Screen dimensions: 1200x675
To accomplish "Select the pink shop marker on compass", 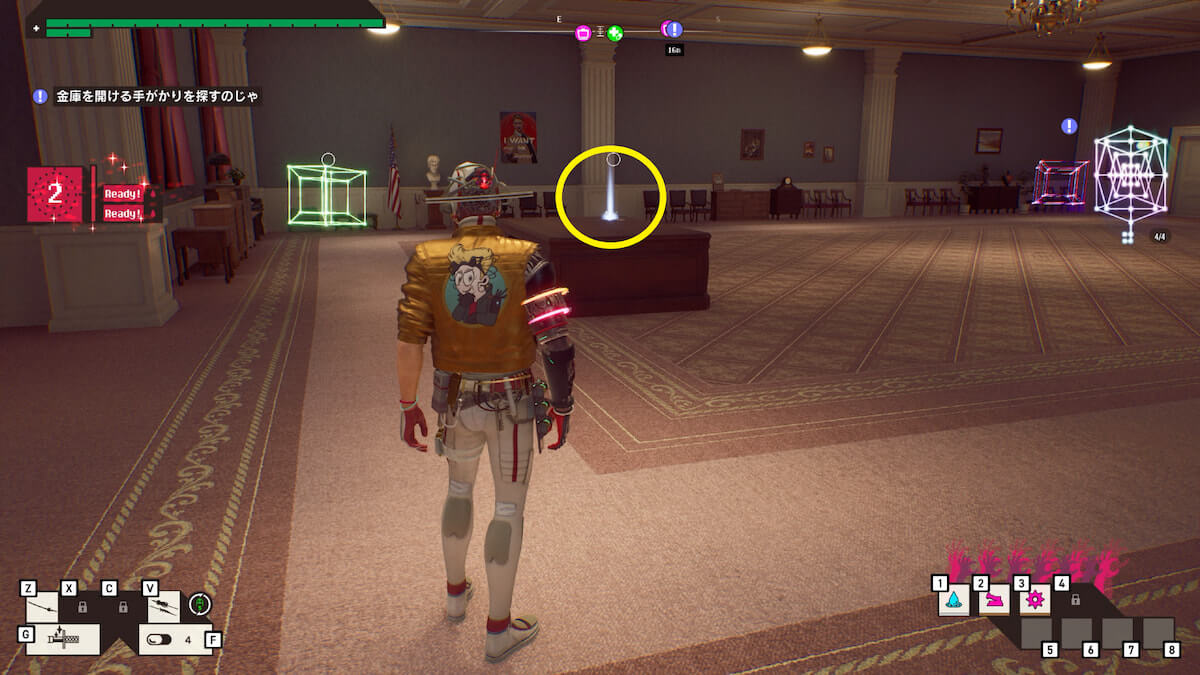I will coord(583,33).
